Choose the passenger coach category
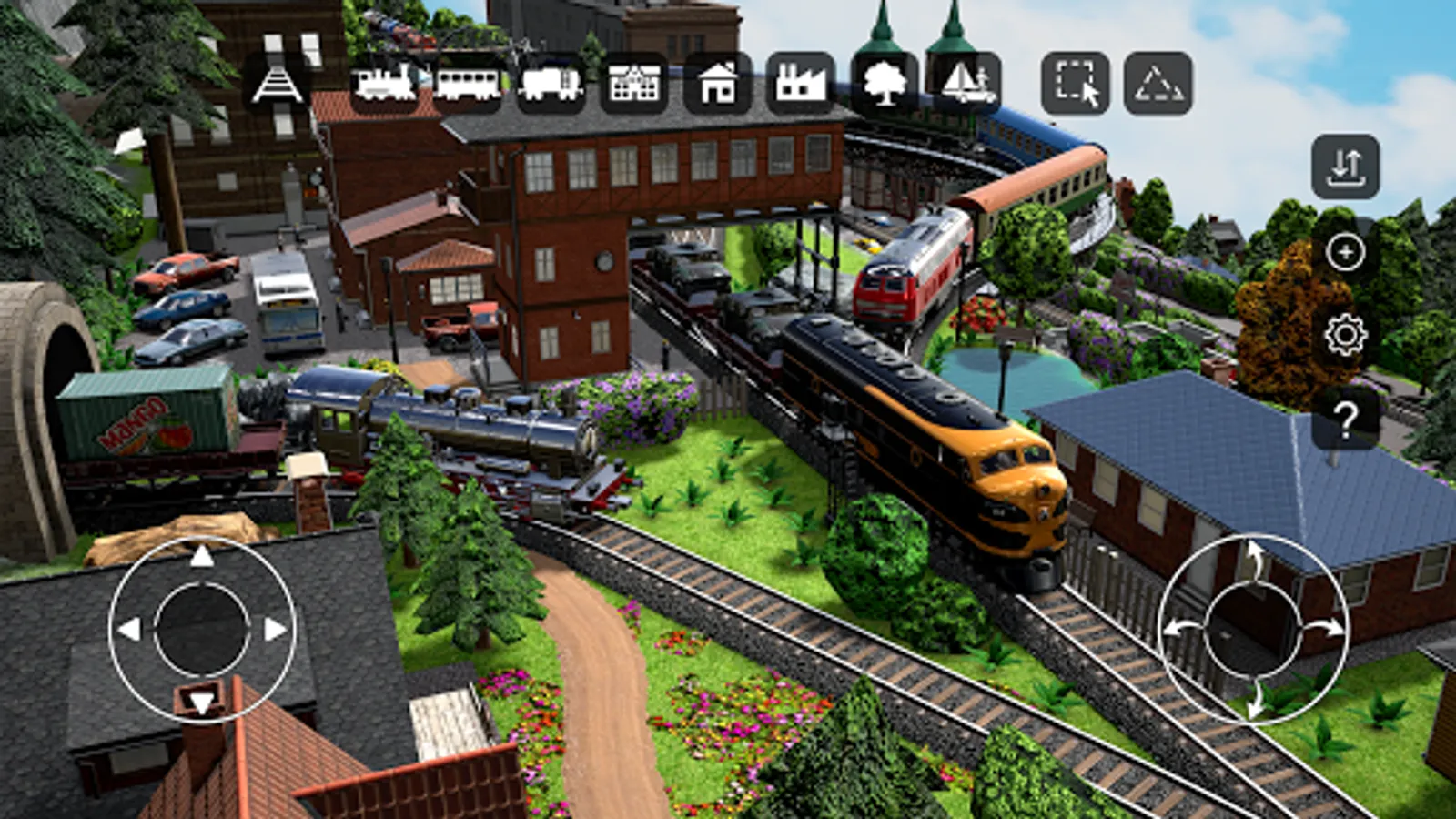This screenshot has width=1456, height=819. click(x=467, y=84)
